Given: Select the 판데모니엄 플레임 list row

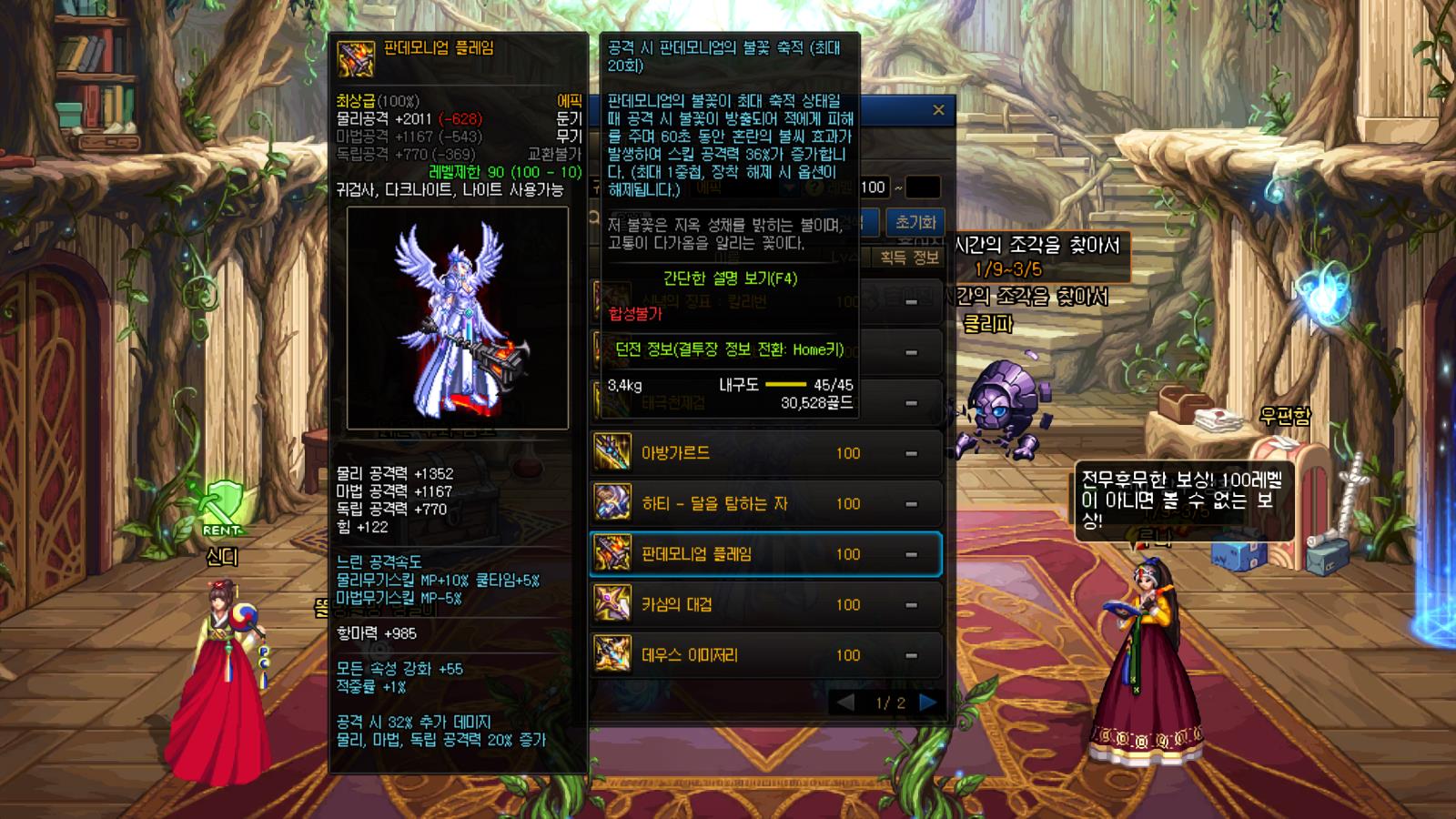Looking at the screenshot, I should (764, 554).
